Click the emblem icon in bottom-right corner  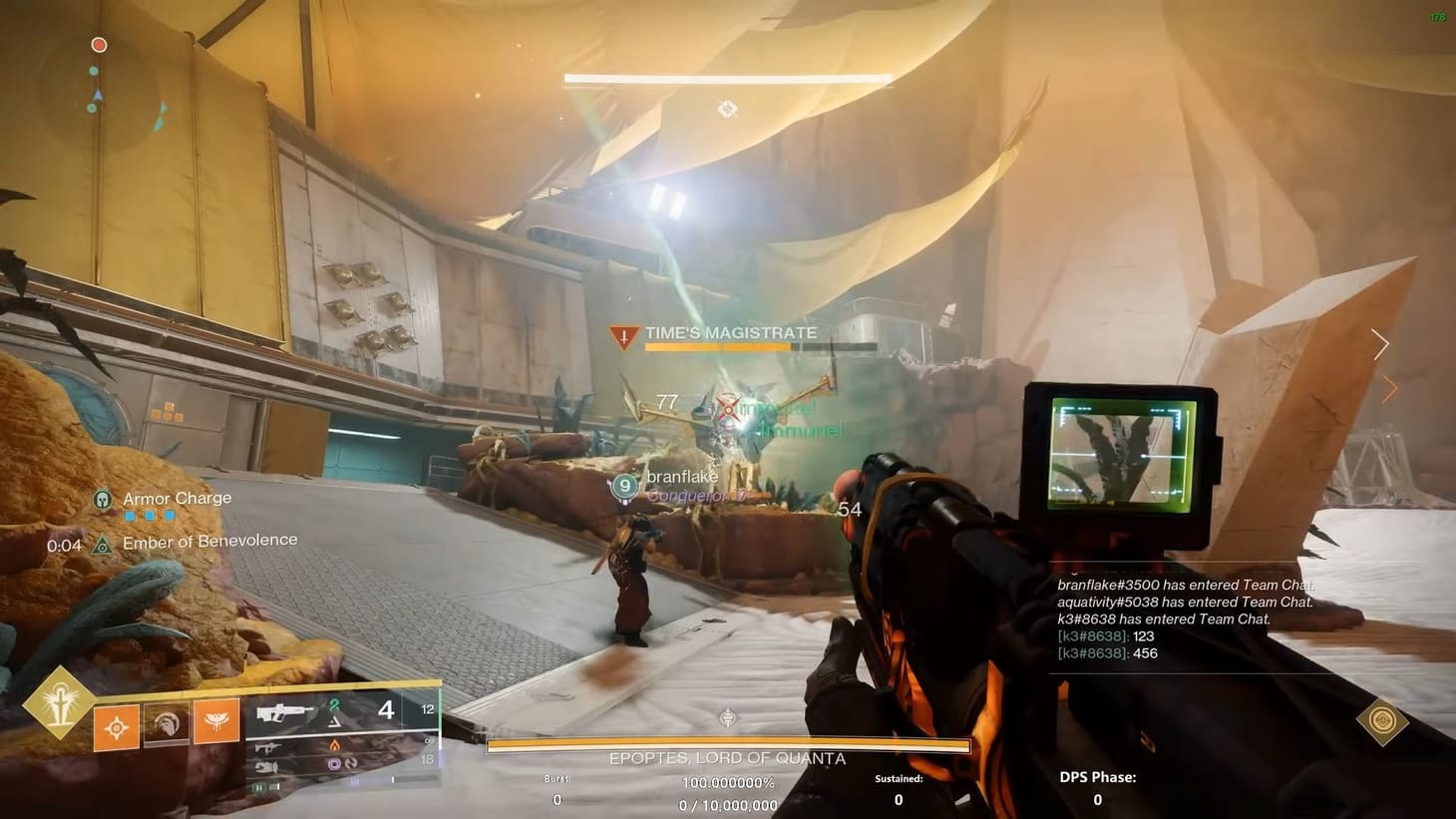tap(1384, 720)
